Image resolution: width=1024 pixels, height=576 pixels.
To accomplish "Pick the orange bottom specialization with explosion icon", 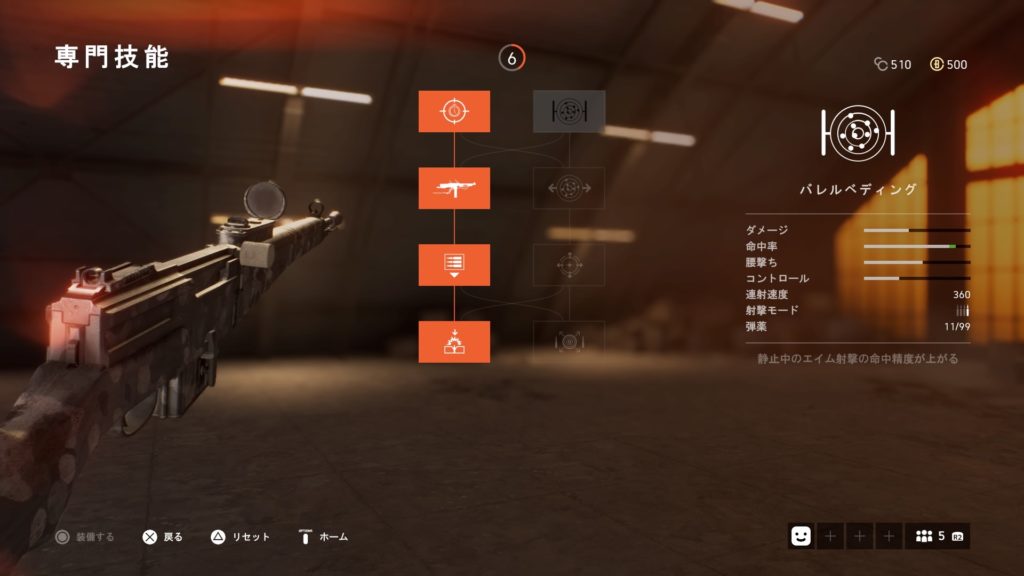I will click(x=454, y=342).
